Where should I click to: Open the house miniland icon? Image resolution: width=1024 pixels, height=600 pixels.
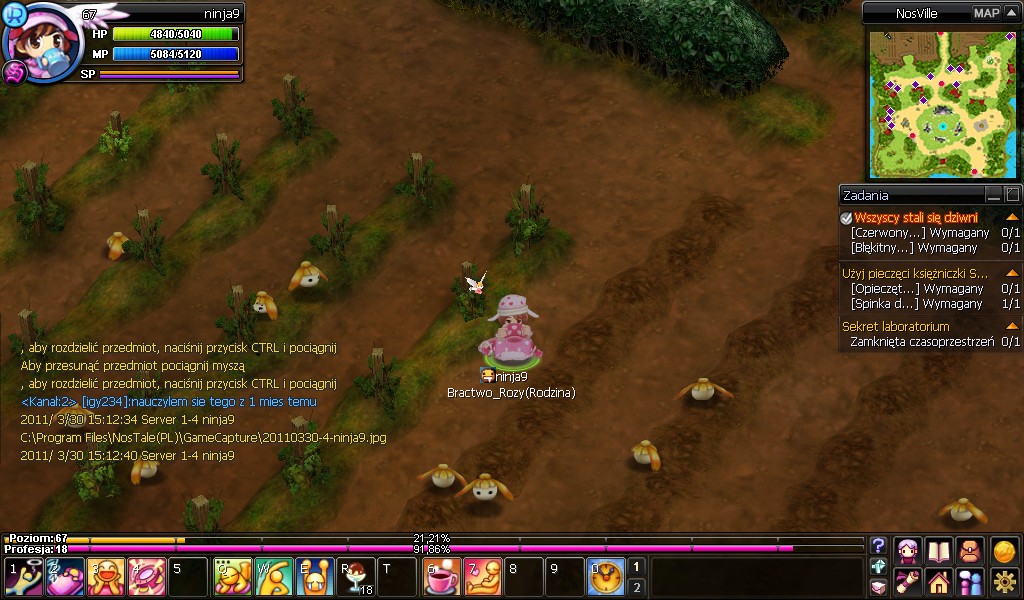939,581
